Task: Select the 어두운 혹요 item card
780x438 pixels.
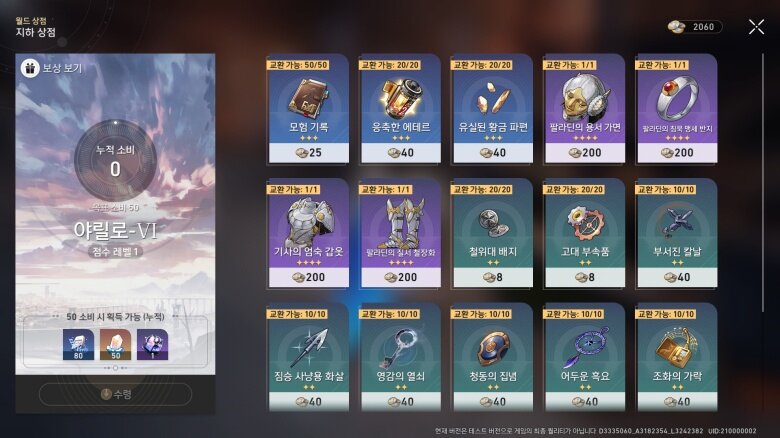Action: [x=583, y=357]
